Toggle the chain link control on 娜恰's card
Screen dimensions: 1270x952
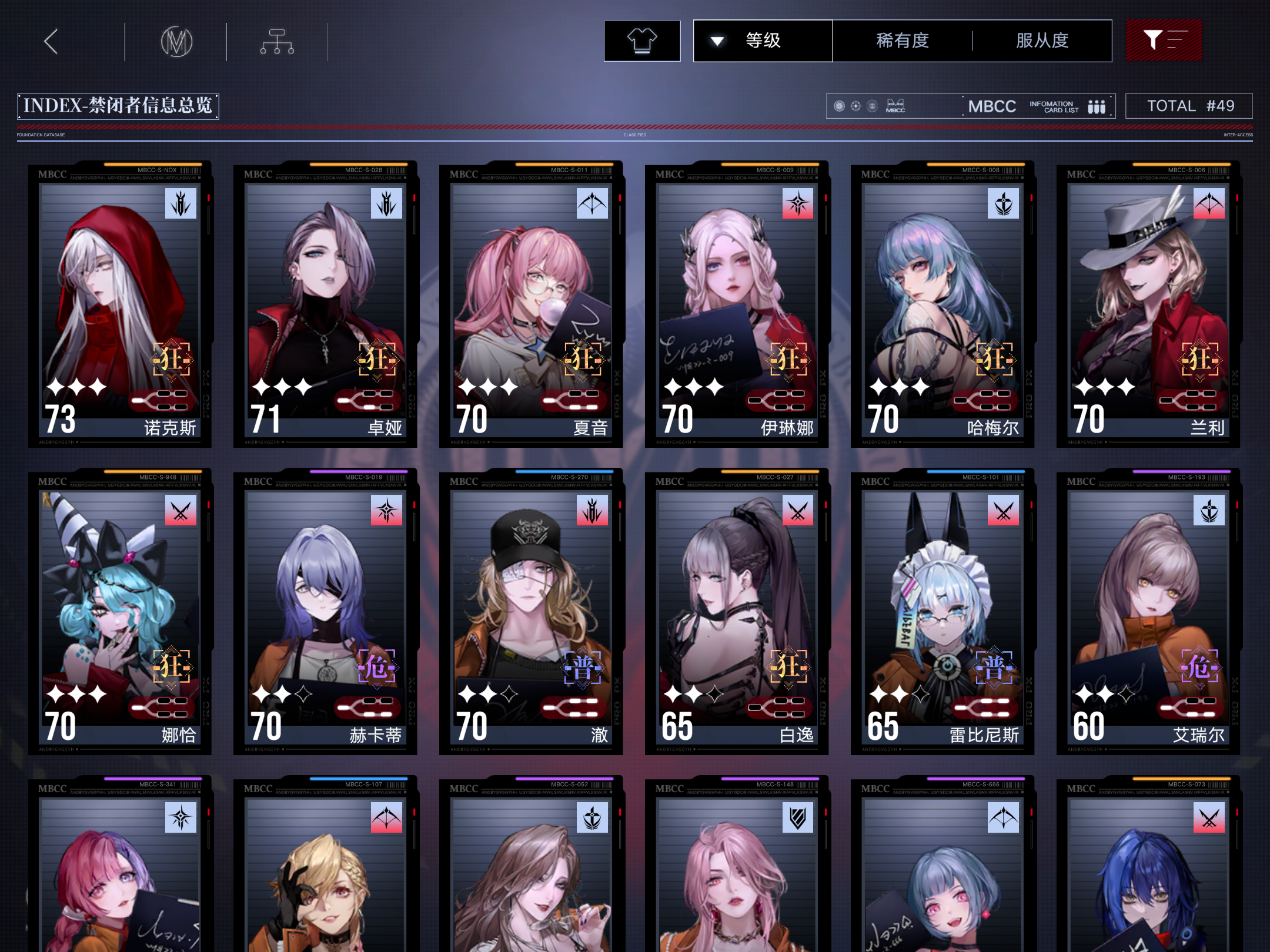tap(162, 706)
